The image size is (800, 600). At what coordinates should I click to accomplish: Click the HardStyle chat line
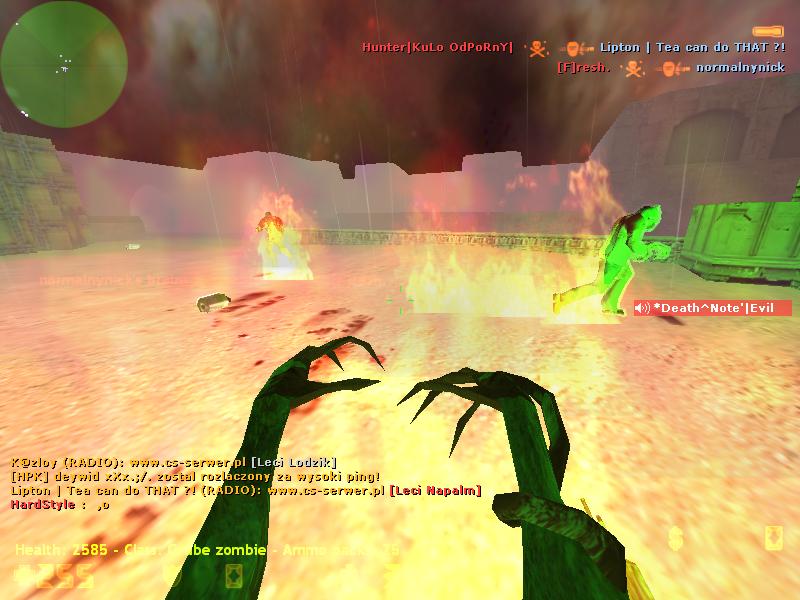pyautogui.click(x=60, y=505)
